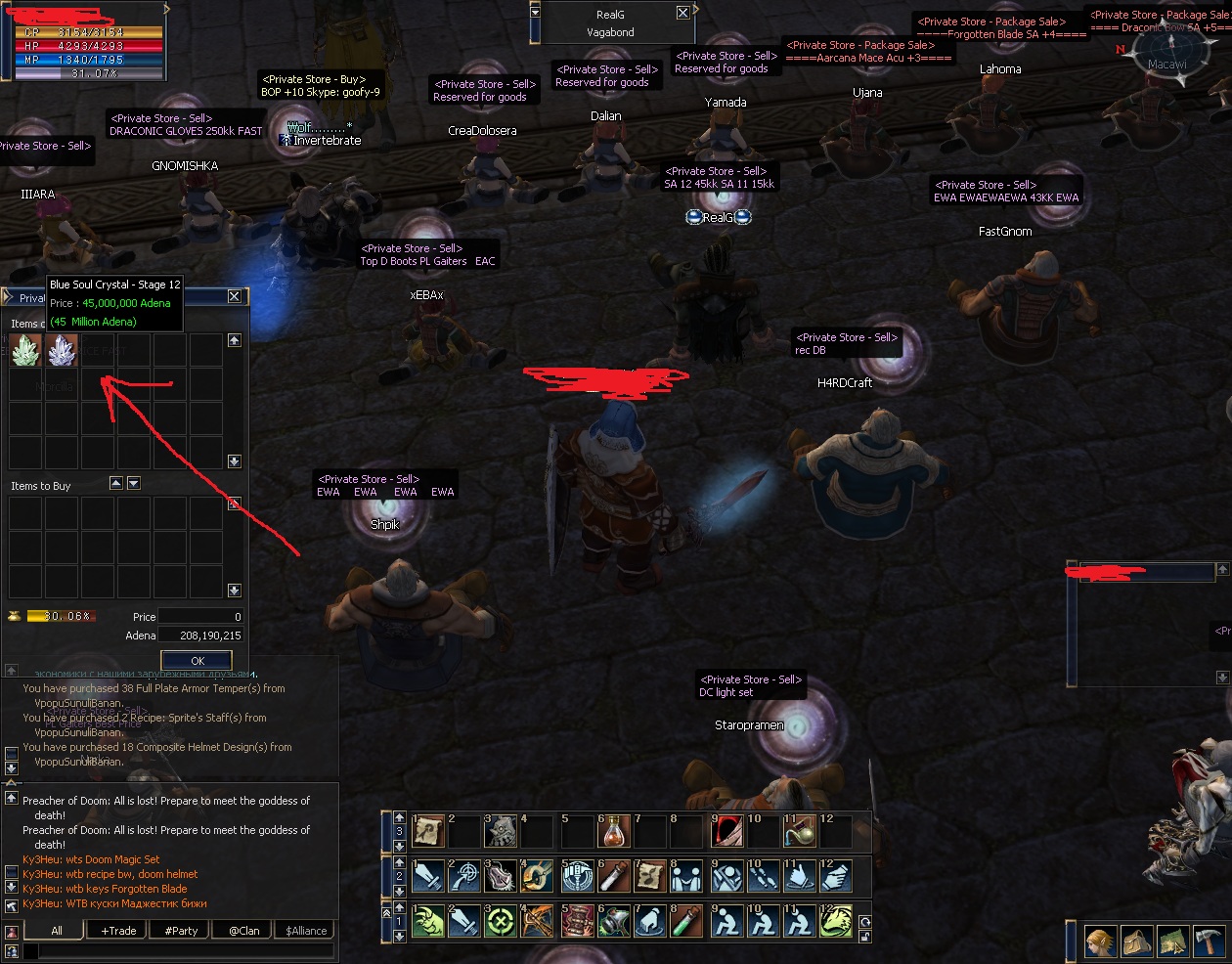
Task: Activate the red hooded cloak hotbar icon
Action: tap(726, 832)
